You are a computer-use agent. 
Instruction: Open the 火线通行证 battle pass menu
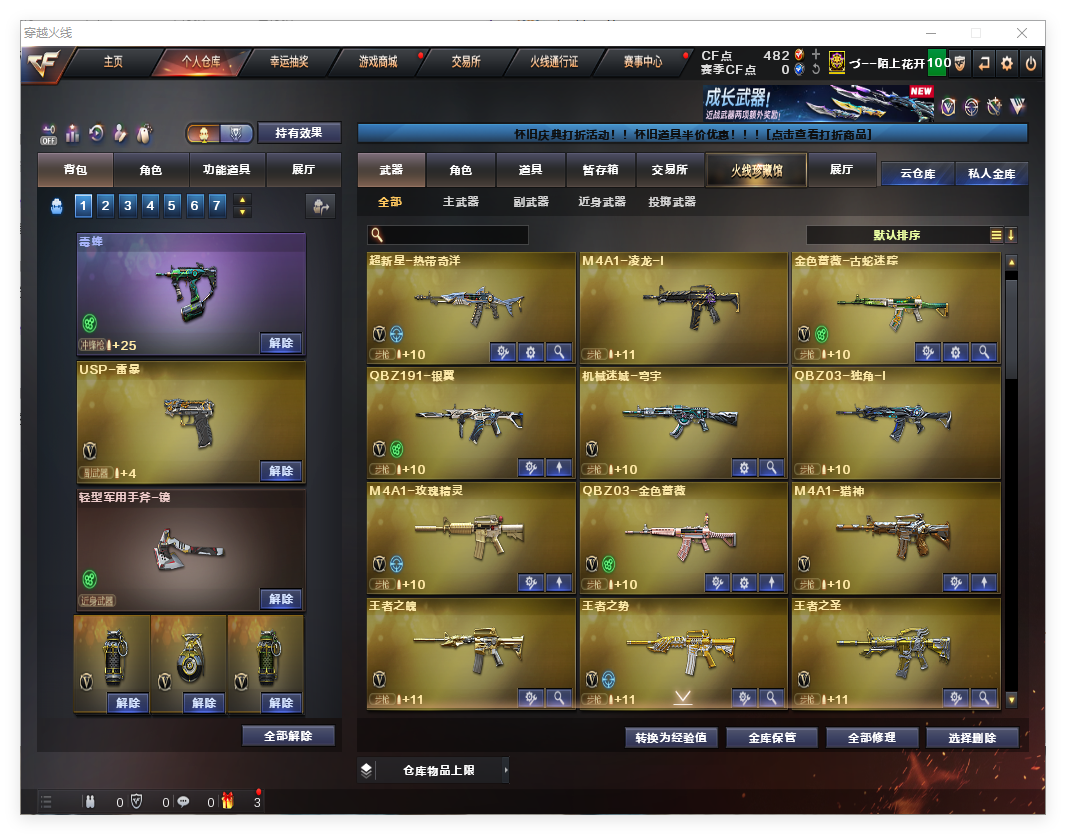click(x=554, y=62)
